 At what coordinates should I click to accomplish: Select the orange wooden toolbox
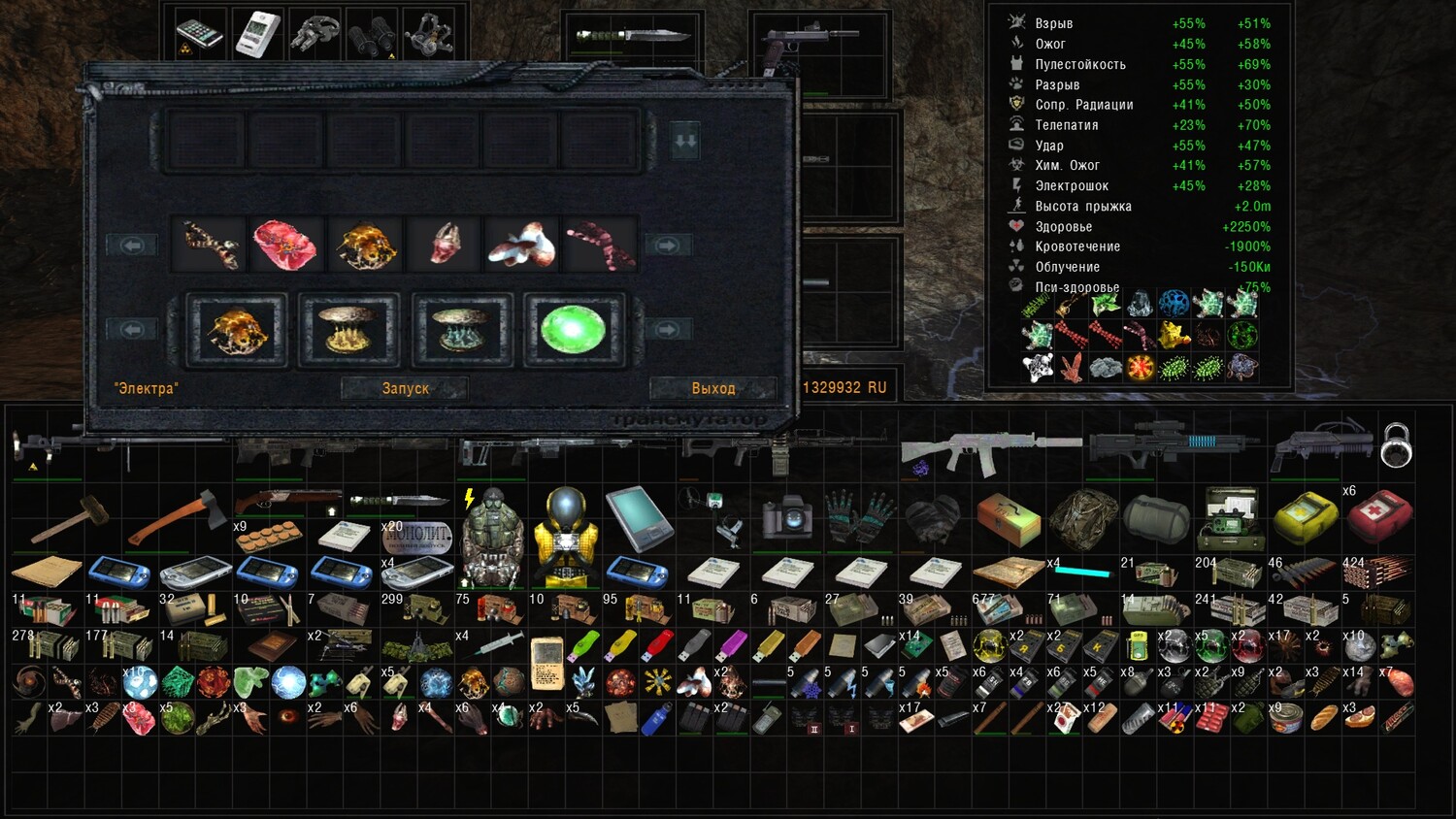pyautogui.click(x=1009, y=517)
